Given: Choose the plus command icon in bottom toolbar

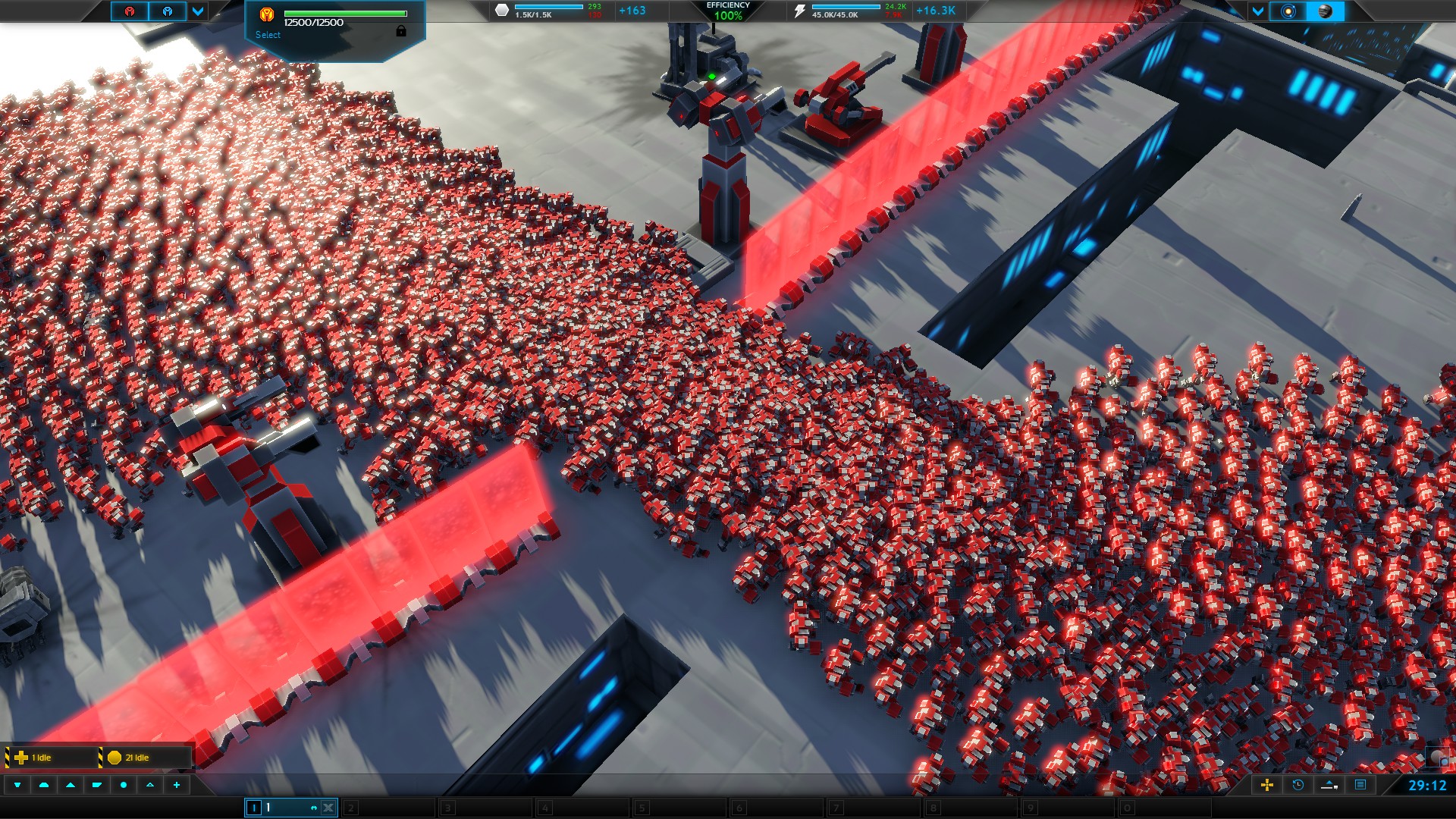Looking at the screenshot, I should click(x=177, y=785).
